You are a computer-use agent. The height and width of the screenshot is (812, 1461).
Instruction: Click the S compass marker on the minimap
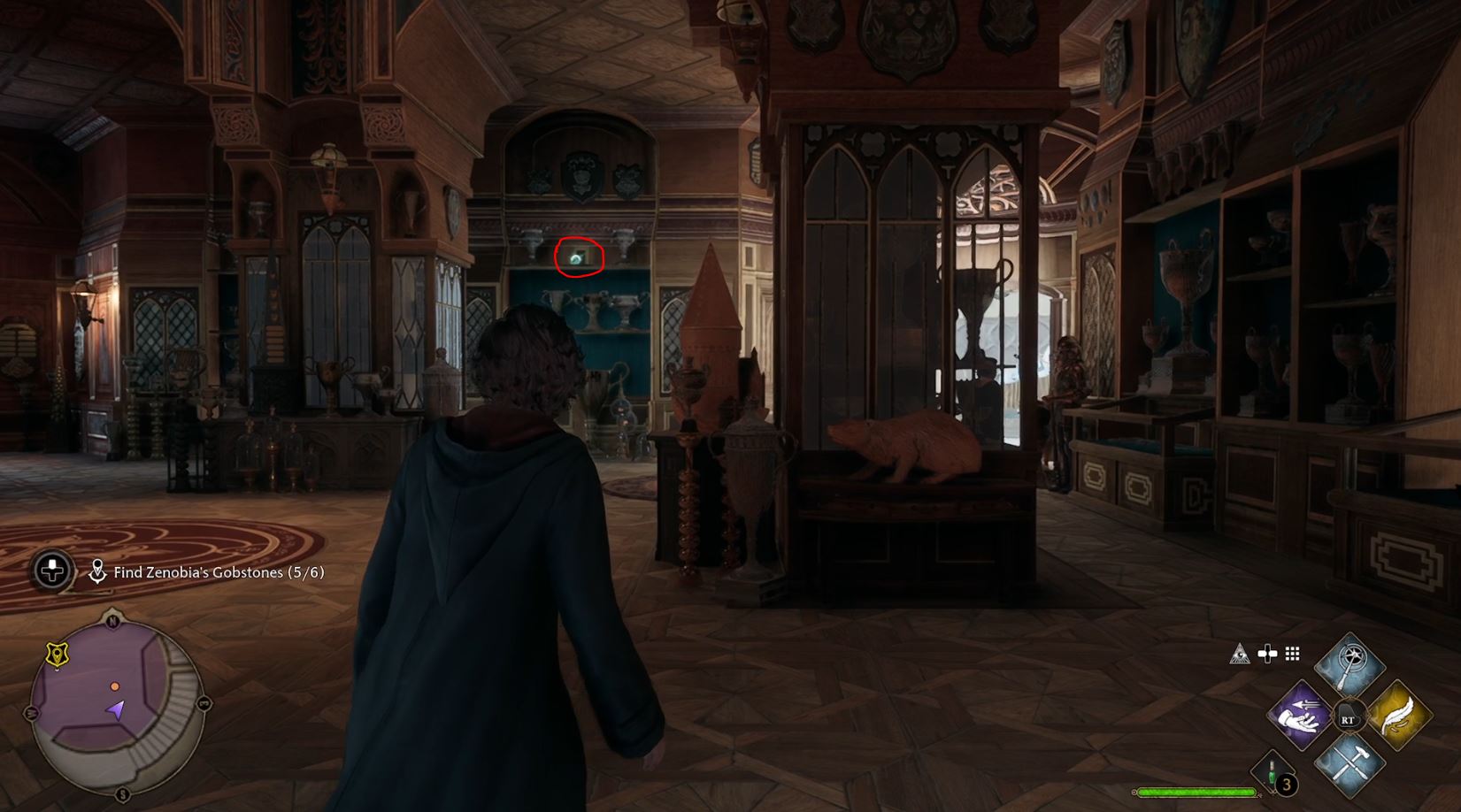(120, 795)
